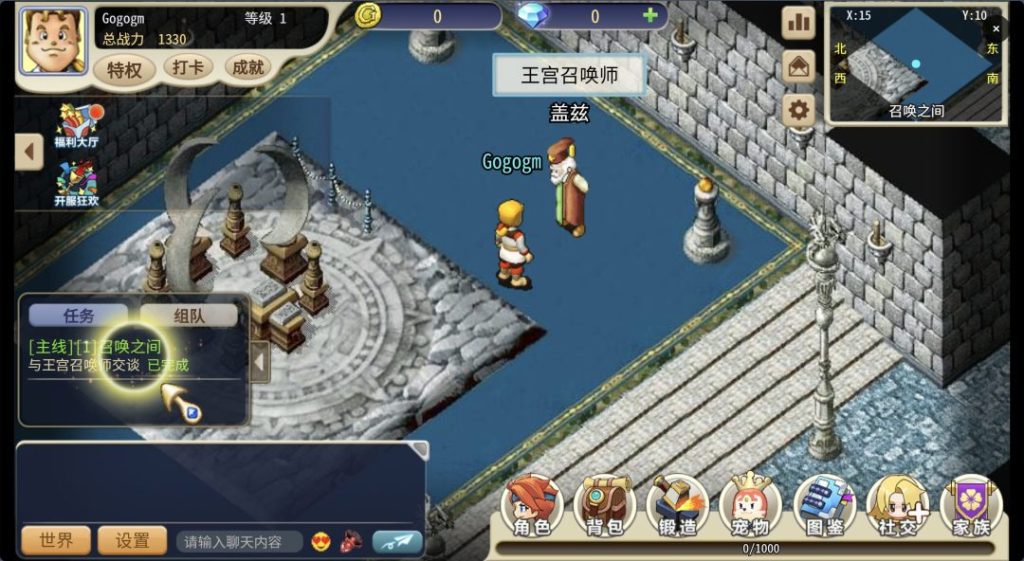Open the chat 设置 button
Viewport: 1024px width, 561px height.
coord(132,541)
